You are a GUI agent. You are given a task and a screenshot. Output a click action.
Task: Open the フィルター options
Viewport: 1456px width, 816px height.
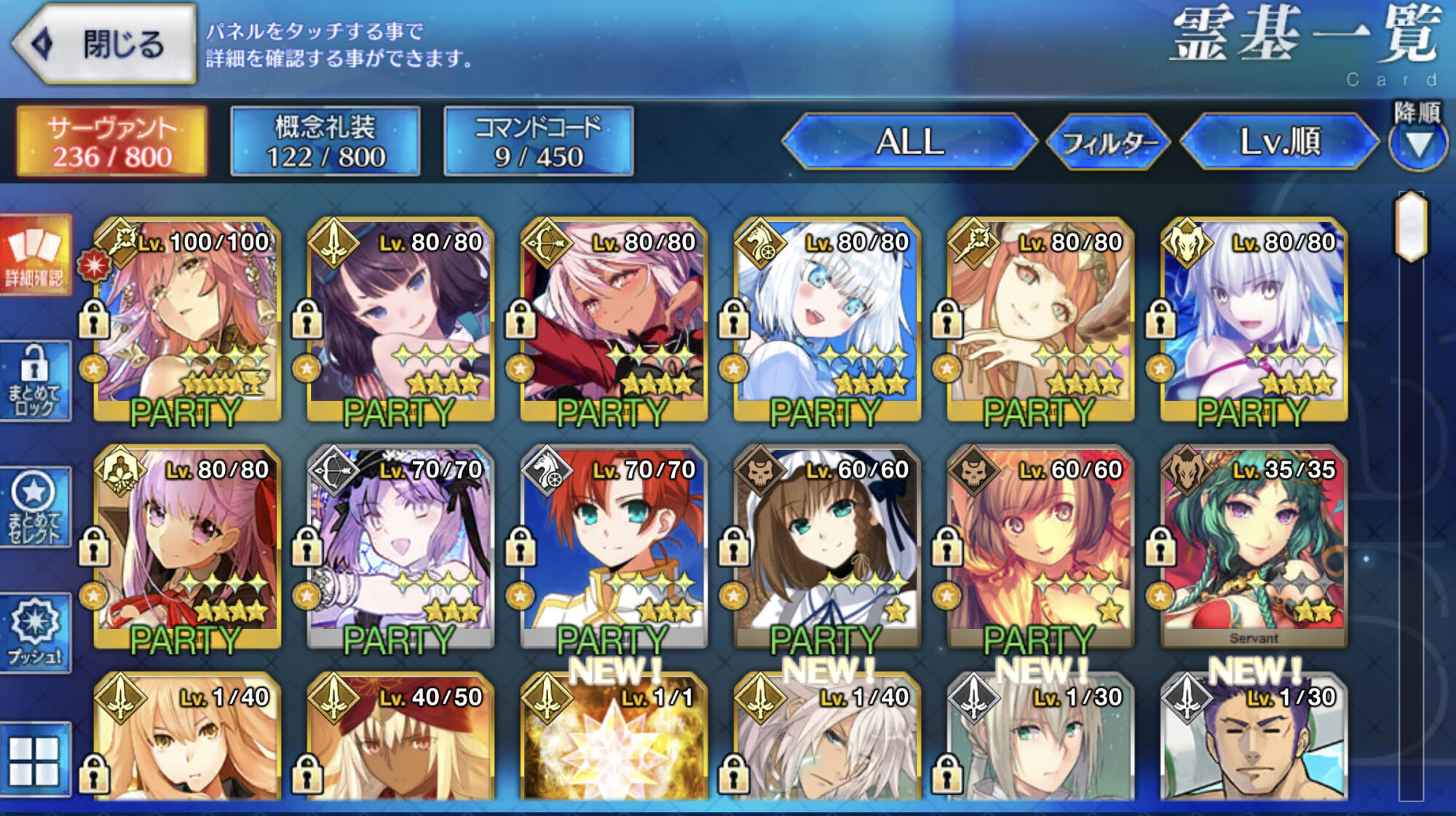[x=1107, y=142]
